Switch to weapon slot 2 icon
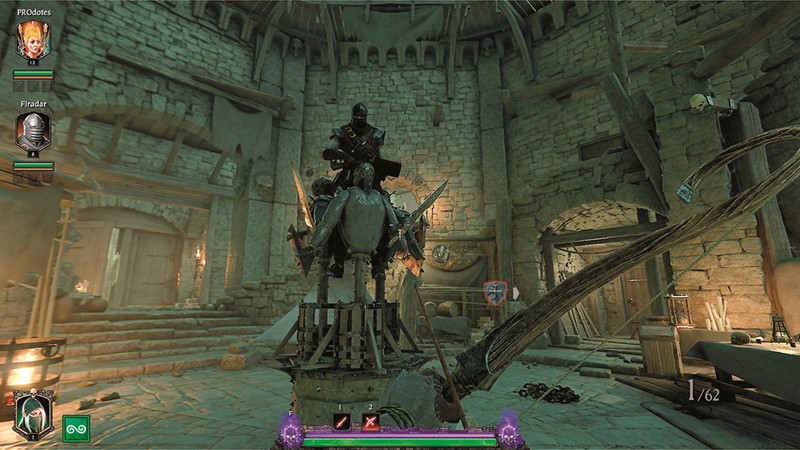 coord(371,420)
